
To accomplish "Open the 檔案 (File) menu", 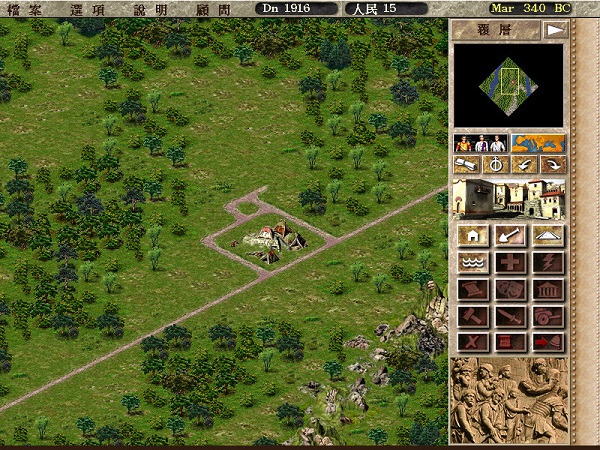I will pyautogui.click(x=29, y=8).
